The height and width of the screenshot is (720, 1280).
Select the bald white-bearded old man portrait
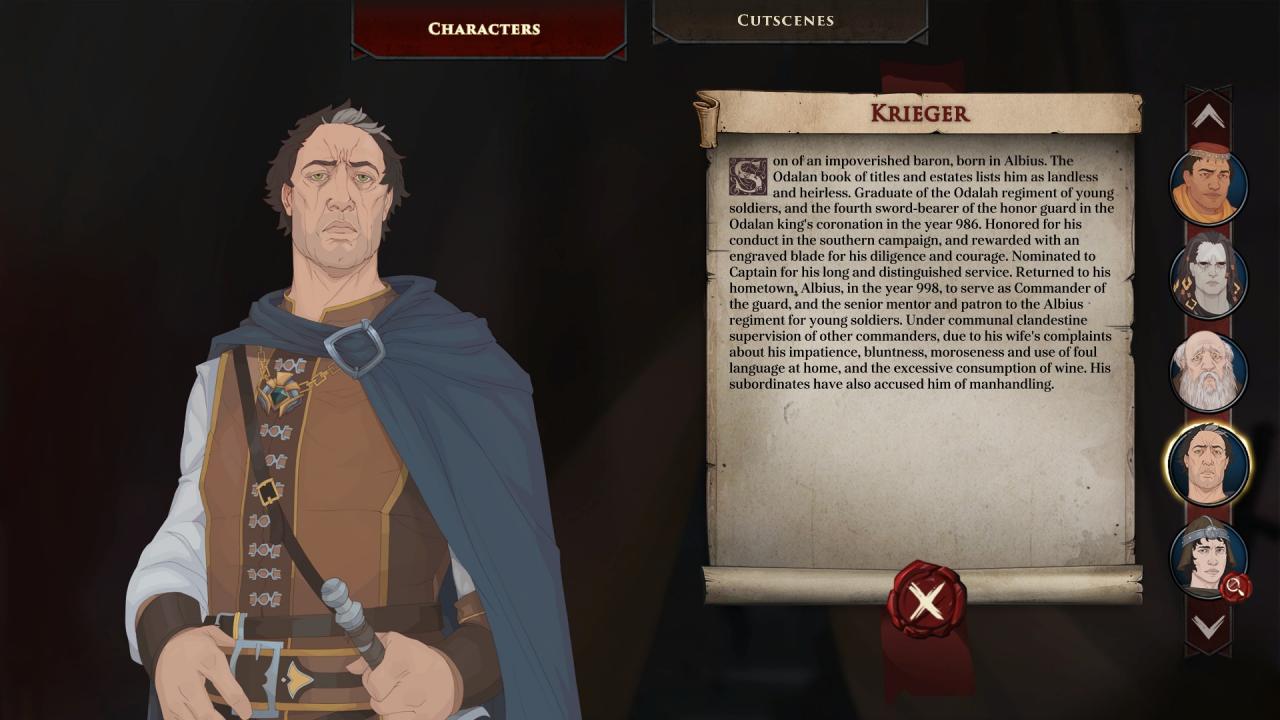pyautogui.click(x=1208, y=371)
